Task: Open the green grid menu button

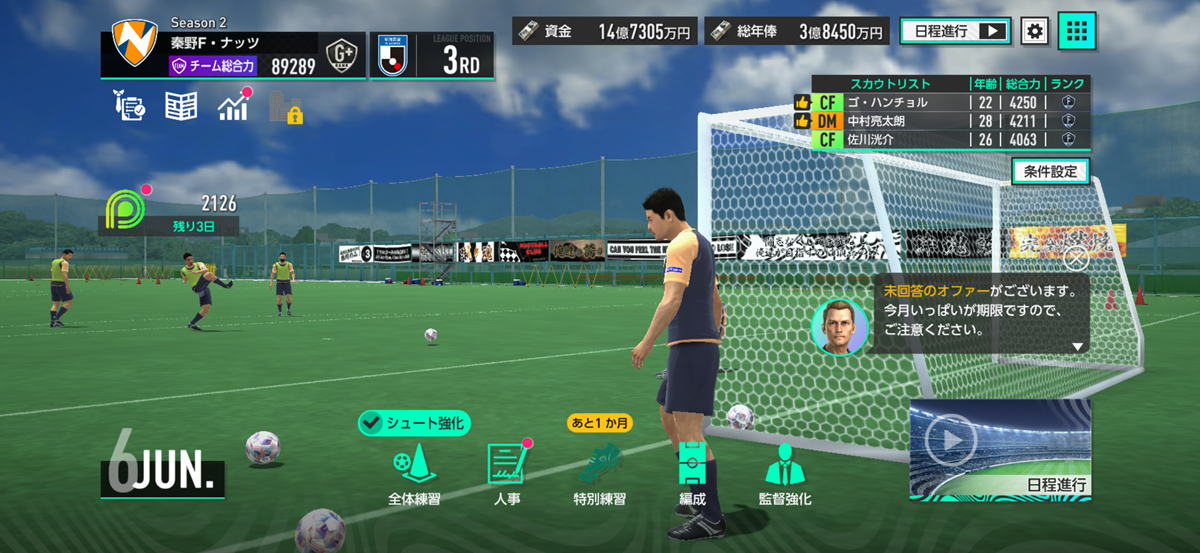Action: point(1077,31)
